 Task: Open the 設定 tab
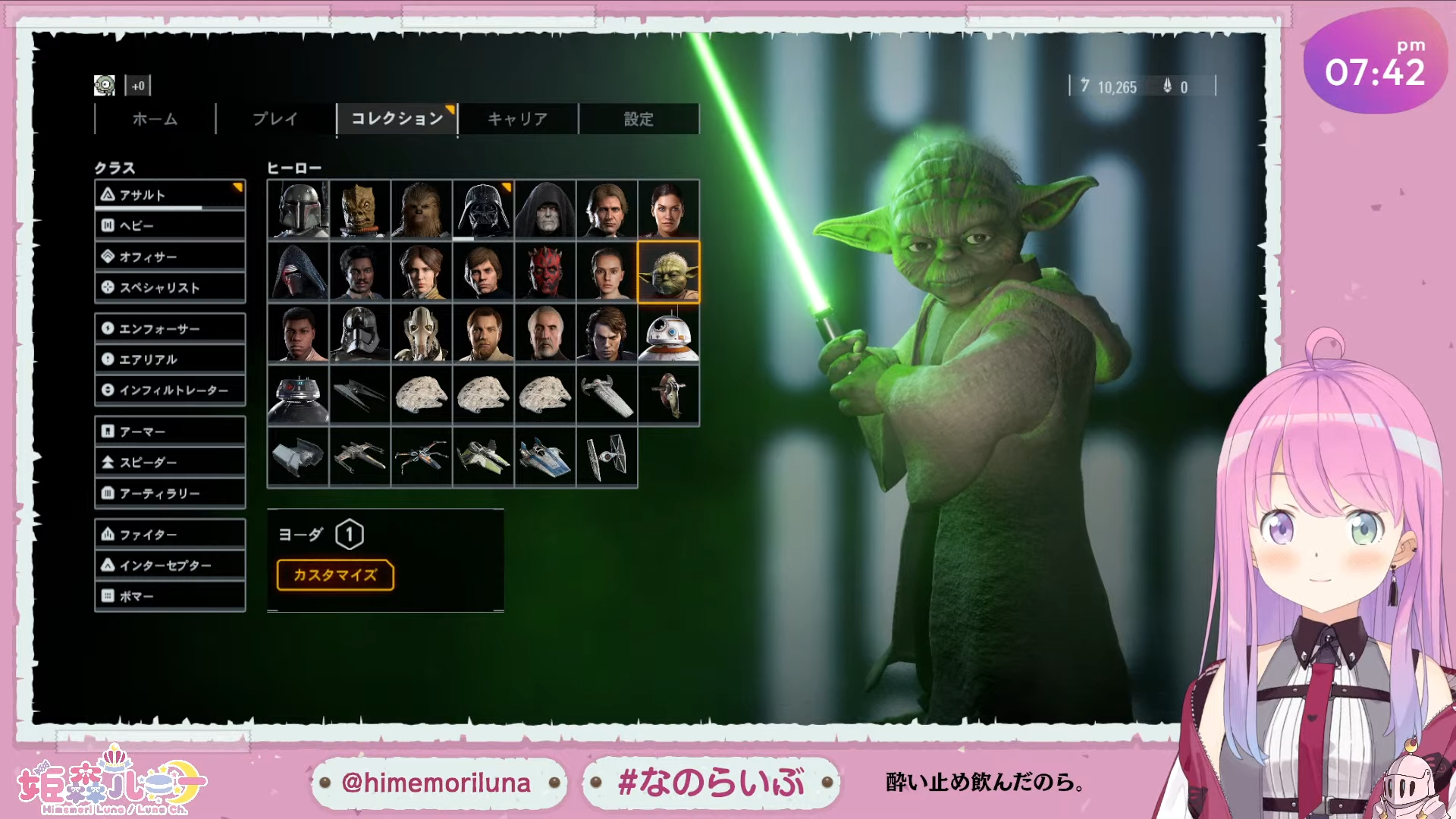(639, 119)
